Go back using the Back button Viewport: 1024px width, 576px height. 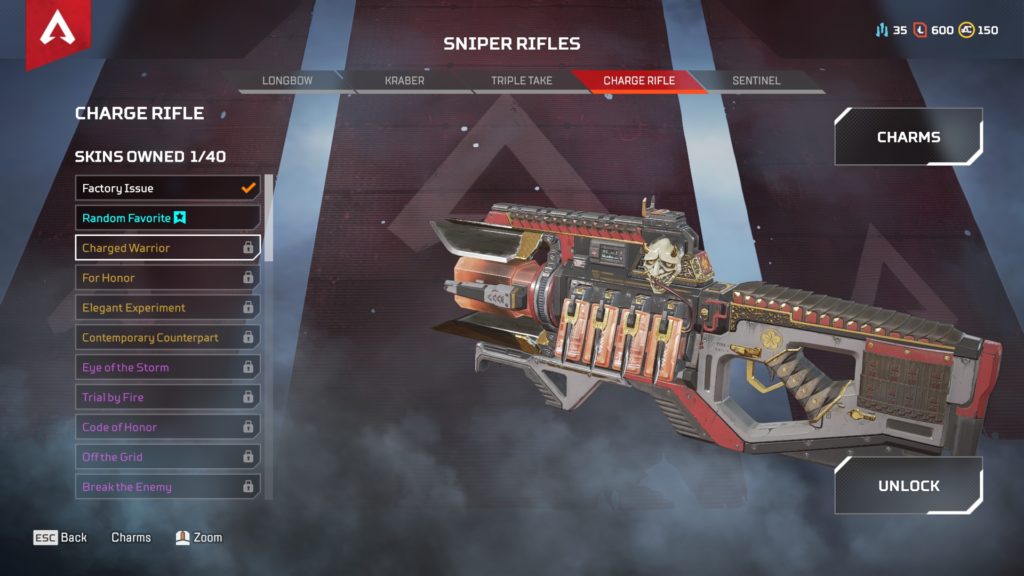(61, 538)
